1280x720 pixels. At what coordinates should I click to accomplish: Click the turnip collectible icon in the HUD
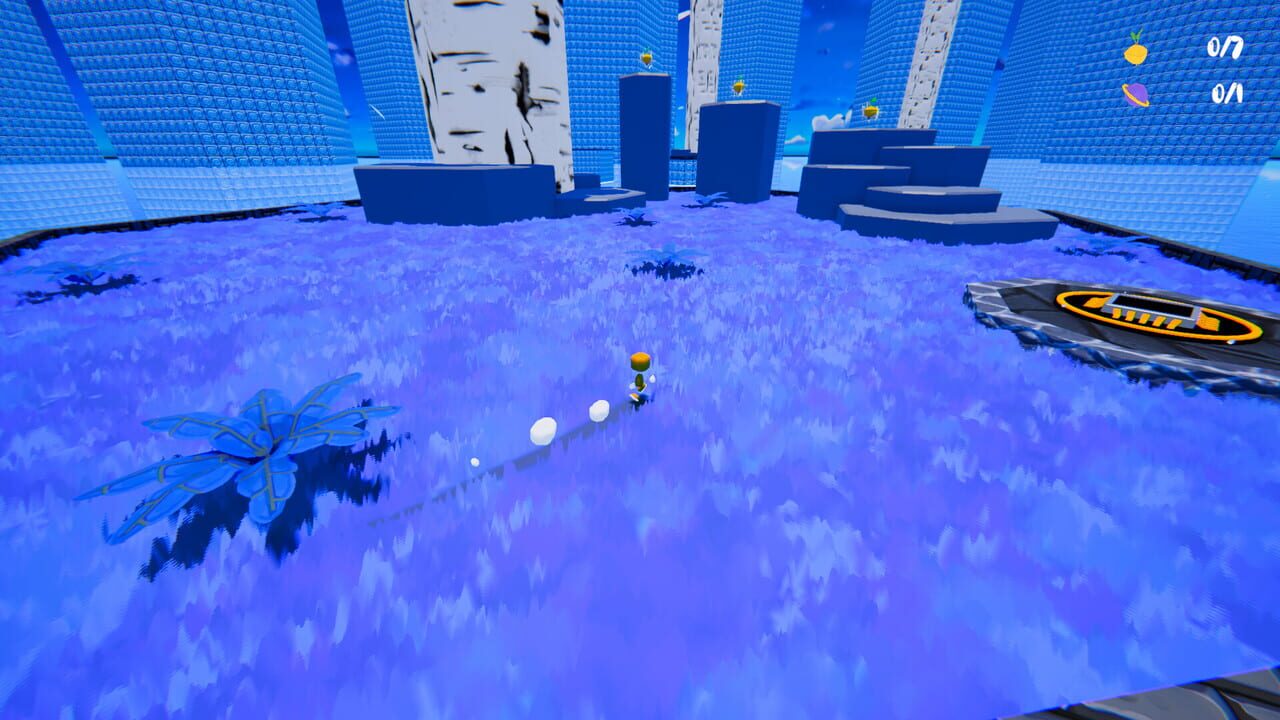(x=1136, y=53)
